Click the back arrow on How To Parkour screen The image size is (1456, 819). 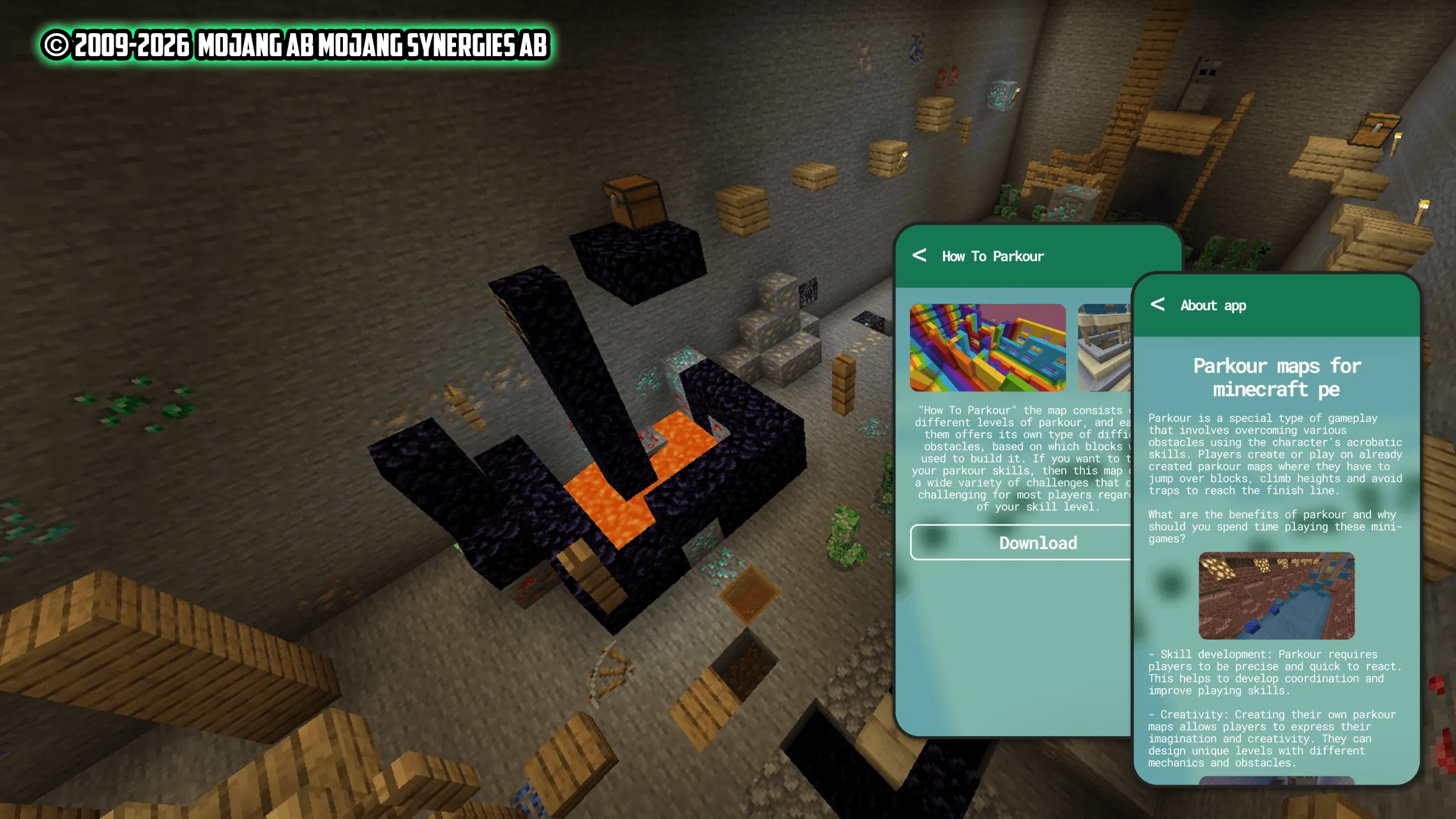pos(920,257)
